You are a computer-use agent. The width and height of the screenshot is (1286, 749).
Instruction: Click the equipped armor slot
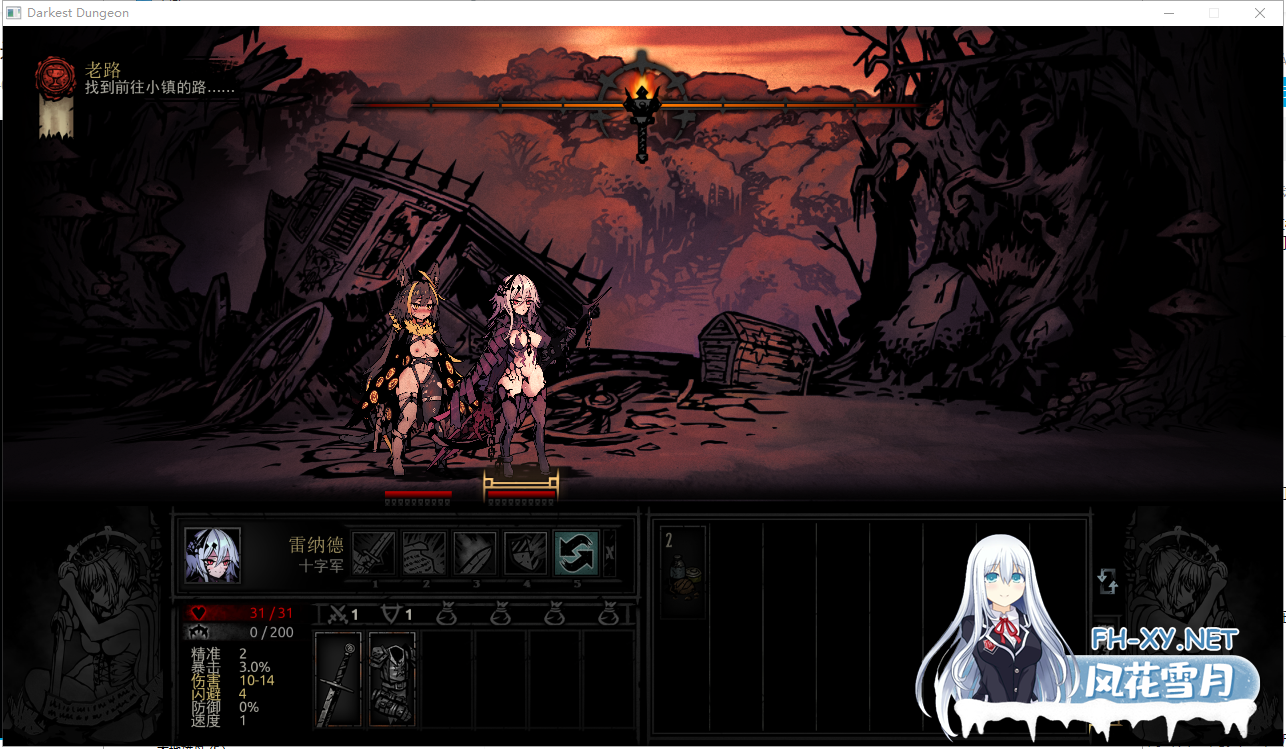point(392,680)
